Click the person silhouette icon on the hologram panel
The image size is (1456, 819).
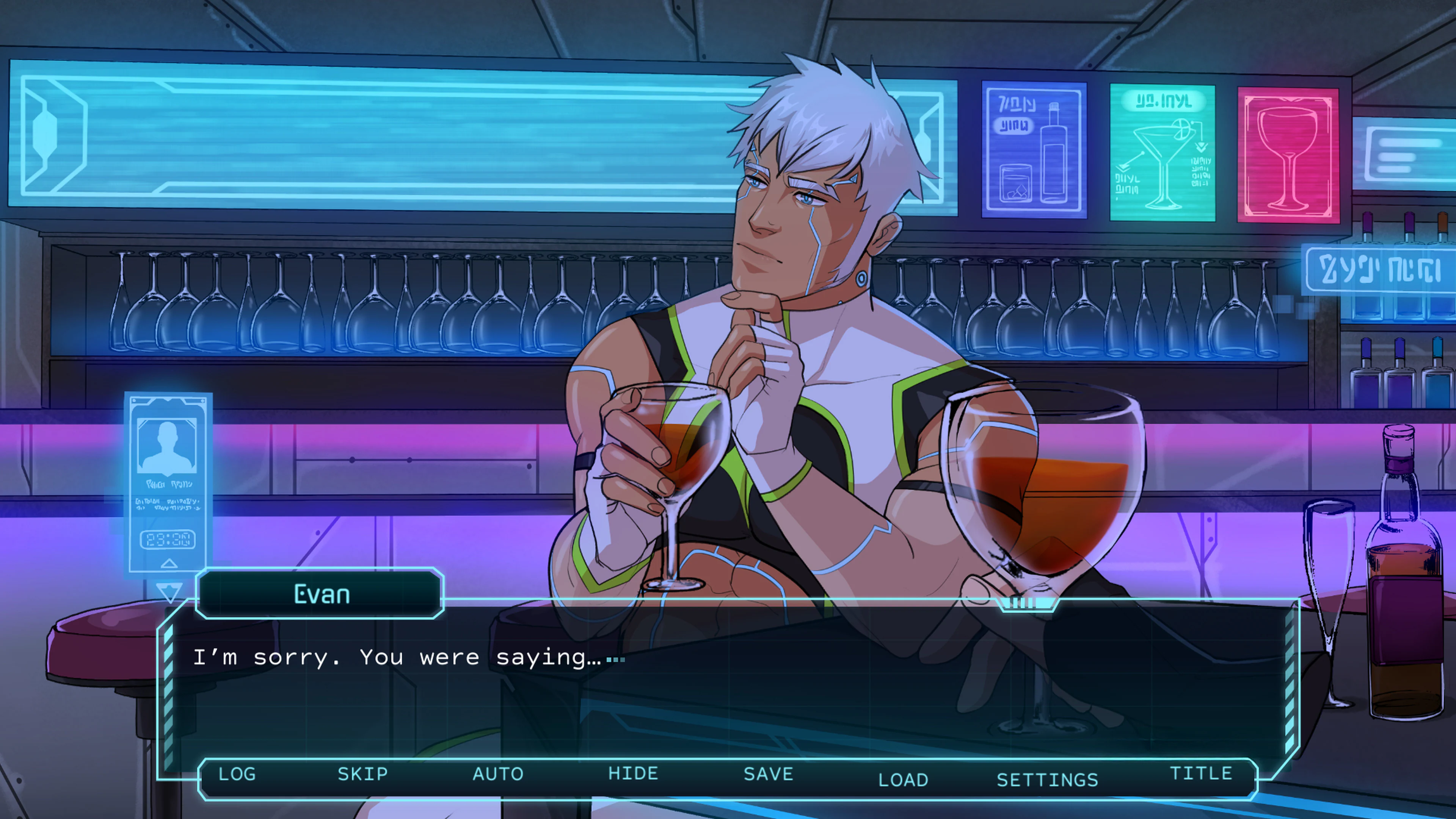[x=167, y=444]
